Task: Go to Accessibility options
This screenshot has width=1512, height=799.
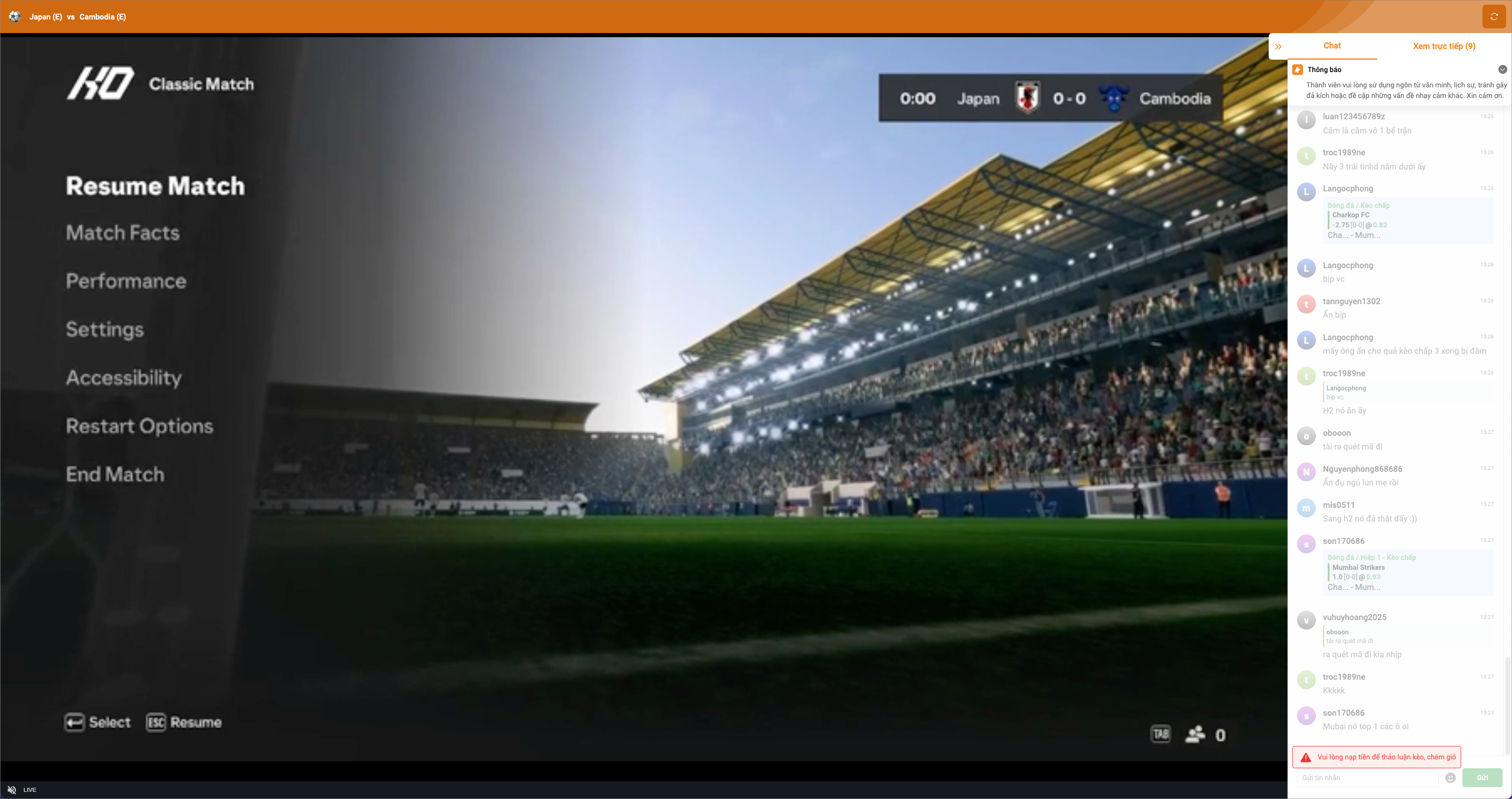Action: (x=123, y=378)
